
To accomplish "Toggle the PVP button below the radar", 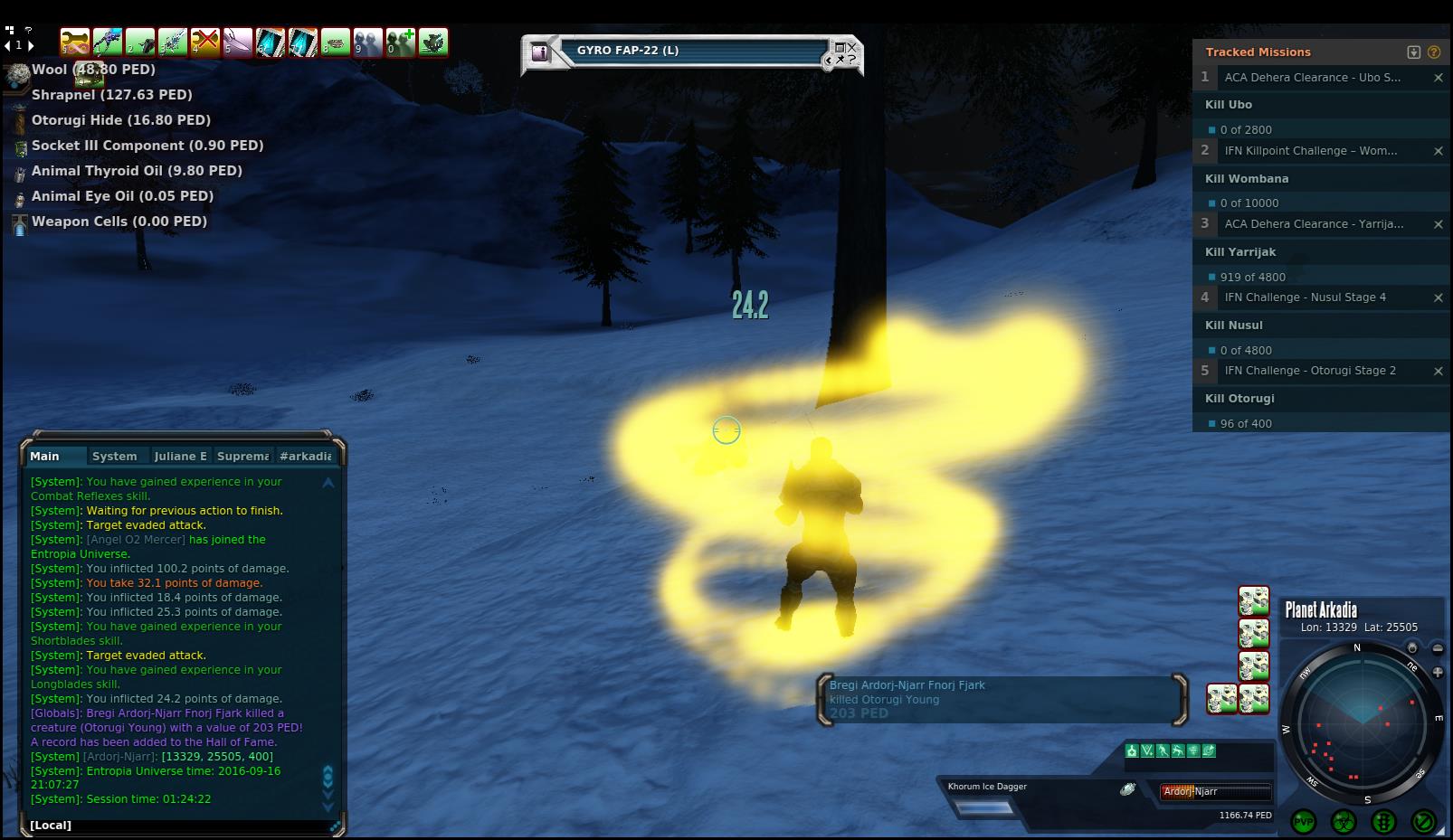I will (1304, 822).
